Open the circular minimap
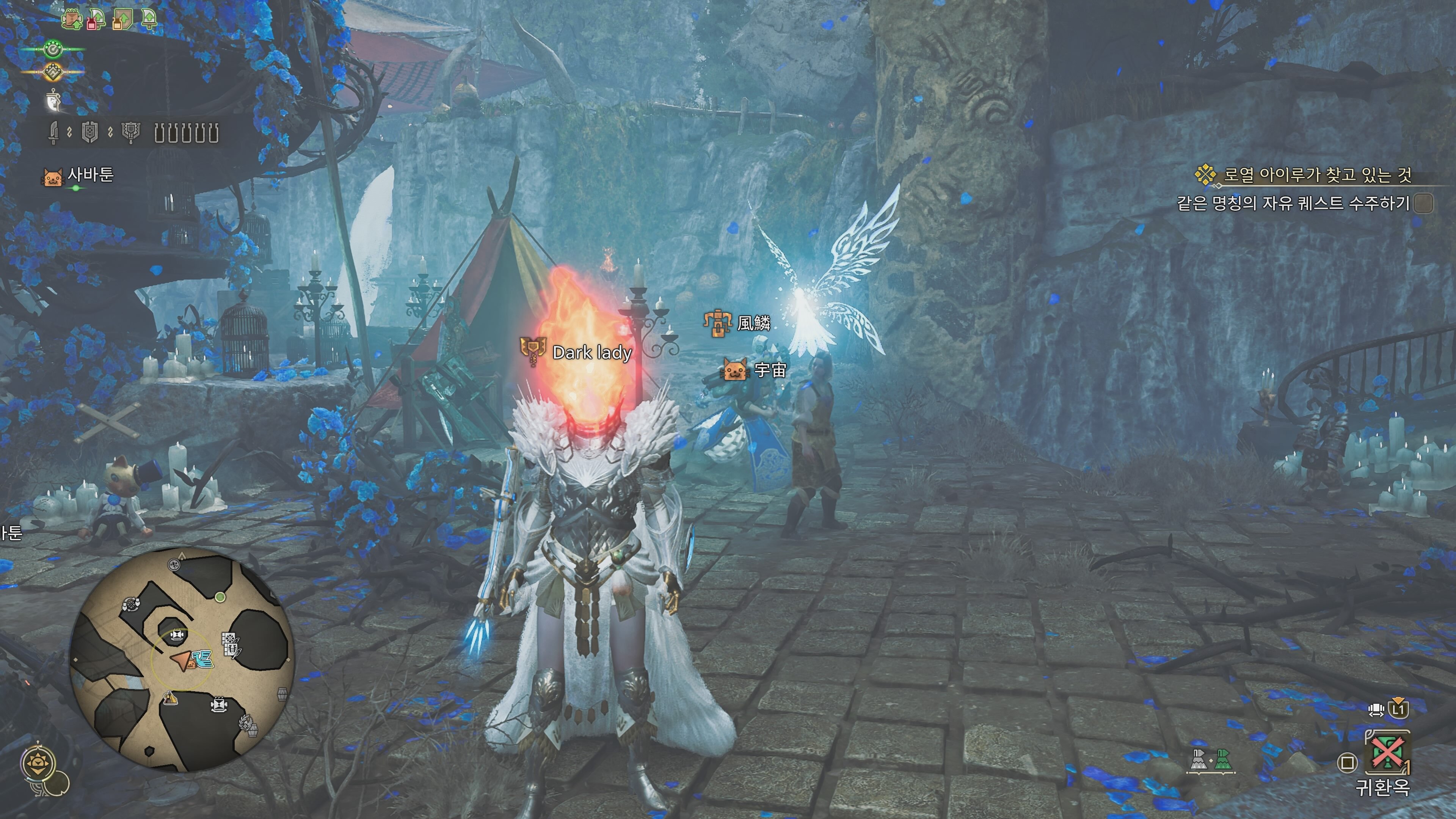 [182, 659]
